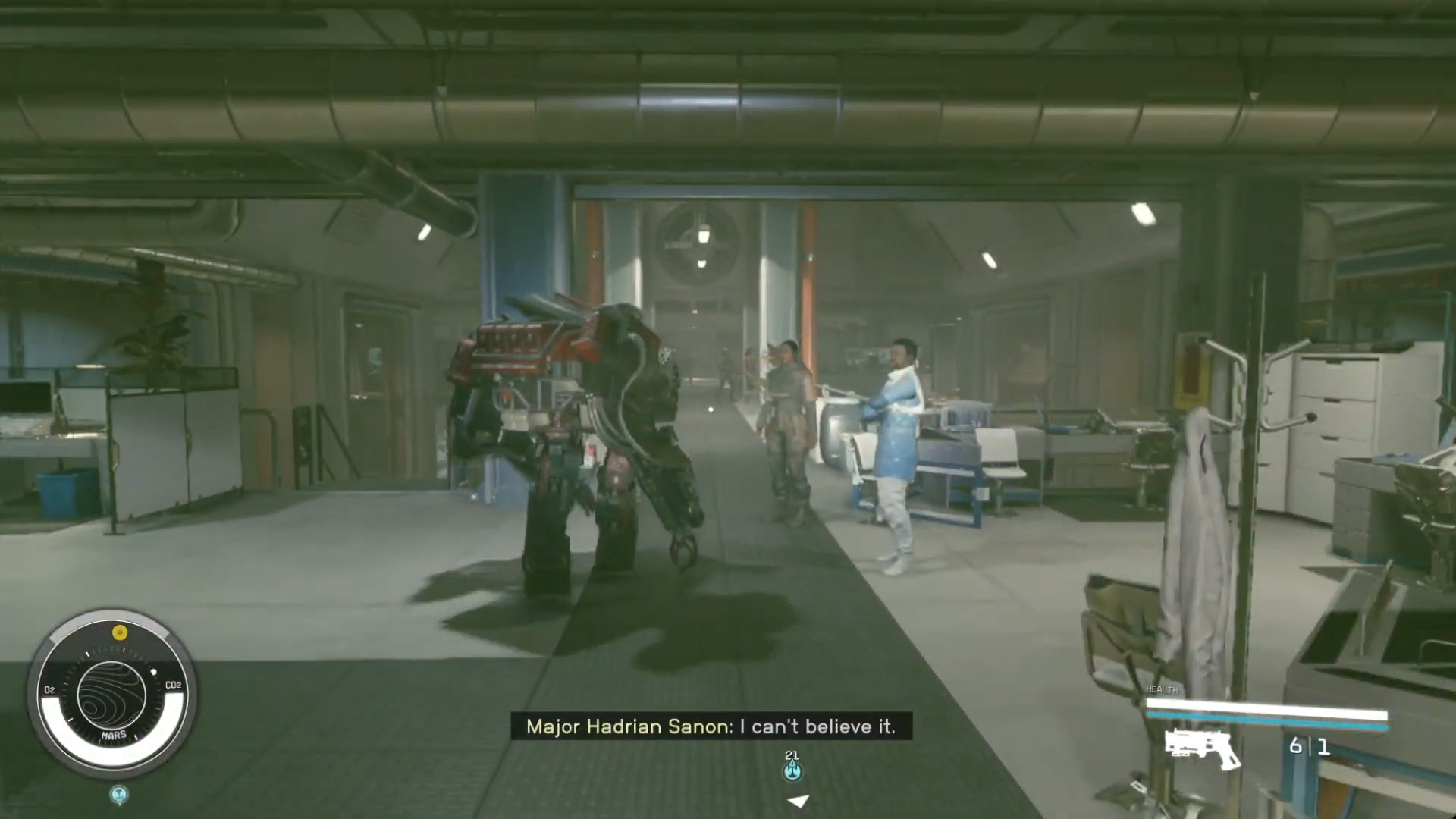Select the blue objective marker labeled 21

click(793, 769)
